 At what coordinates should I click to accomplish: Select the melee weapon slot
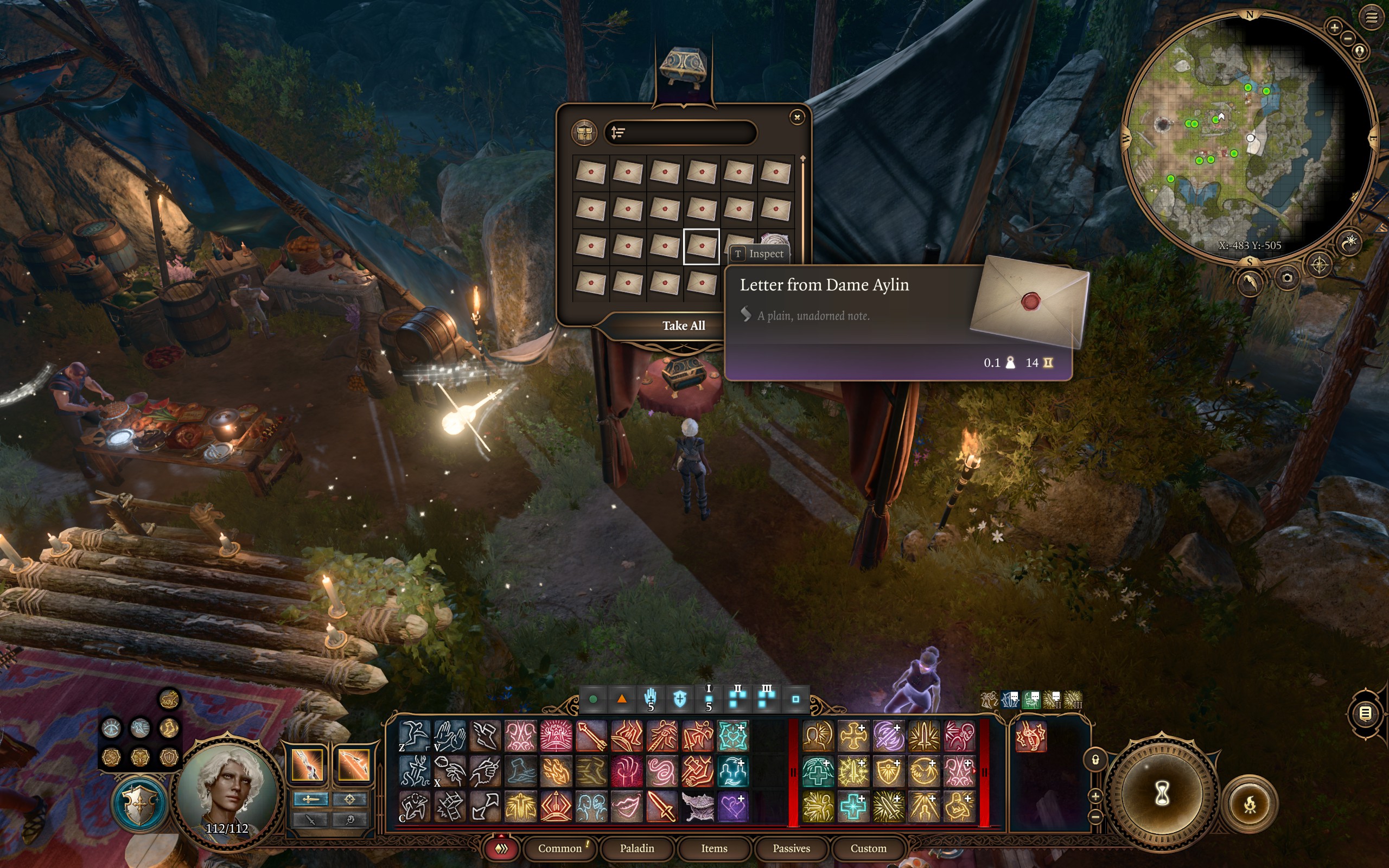(x=308, y=764)
